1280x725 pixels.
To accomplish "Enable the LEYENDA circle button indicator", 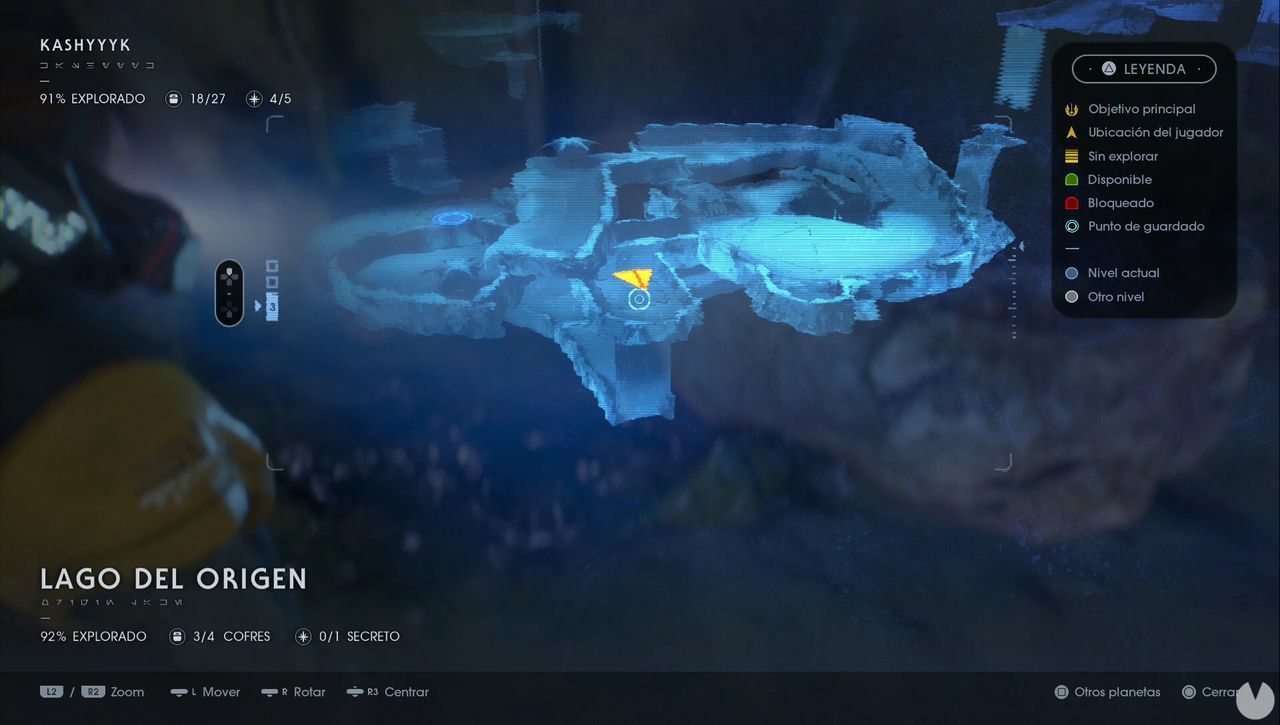I will pyautogui.click(x=1108, y=69).
